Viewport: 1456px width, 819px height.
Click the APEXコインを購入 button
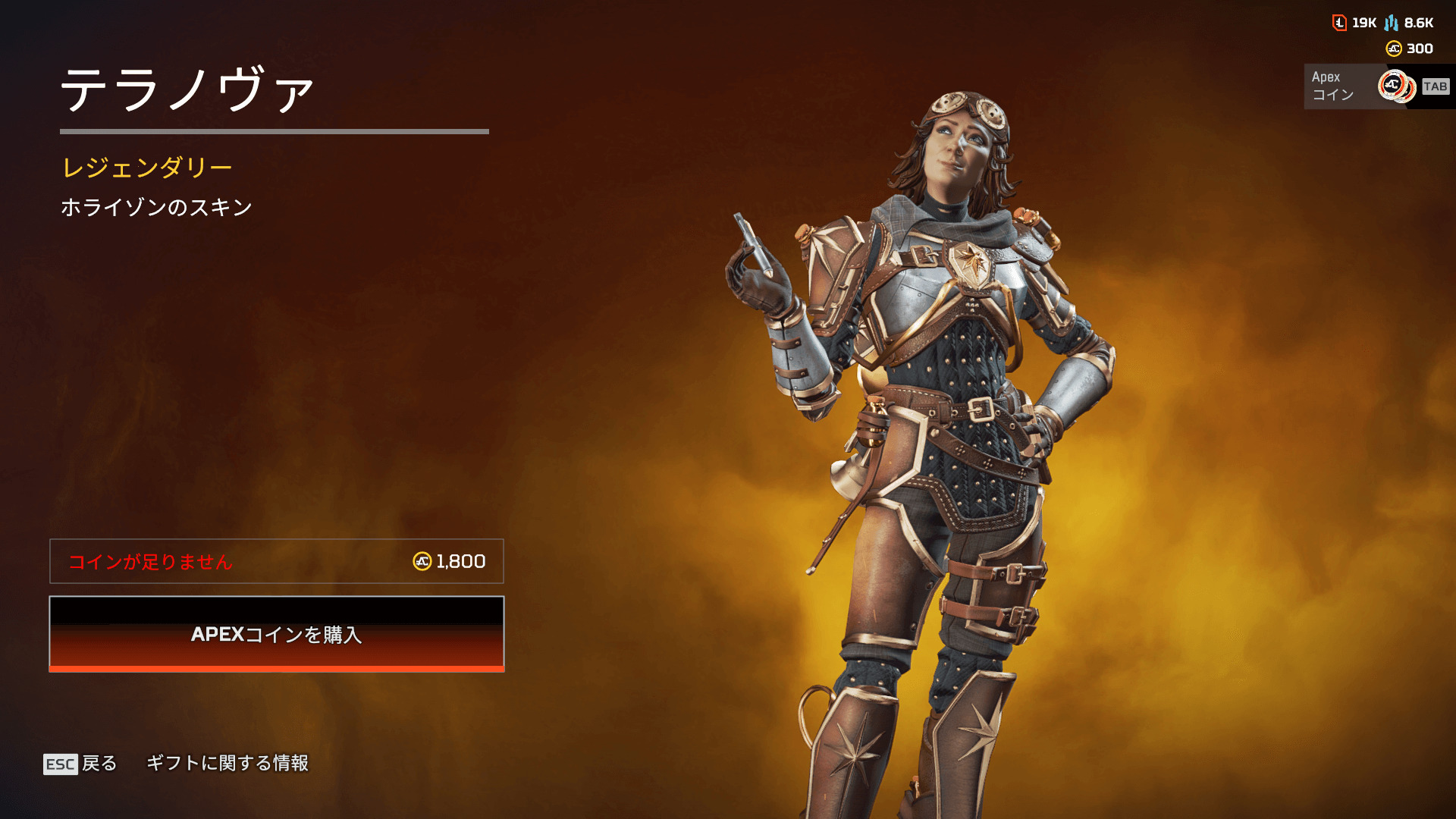[277, 634]
